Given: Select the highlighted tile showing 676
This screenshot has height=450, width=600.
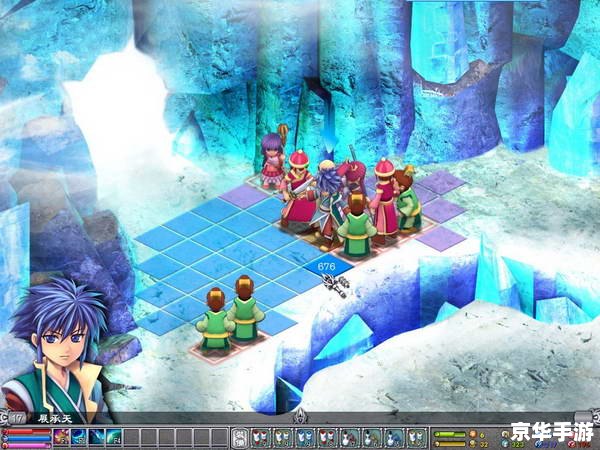Looking at the screenshot, I should (x=327, y=268).
